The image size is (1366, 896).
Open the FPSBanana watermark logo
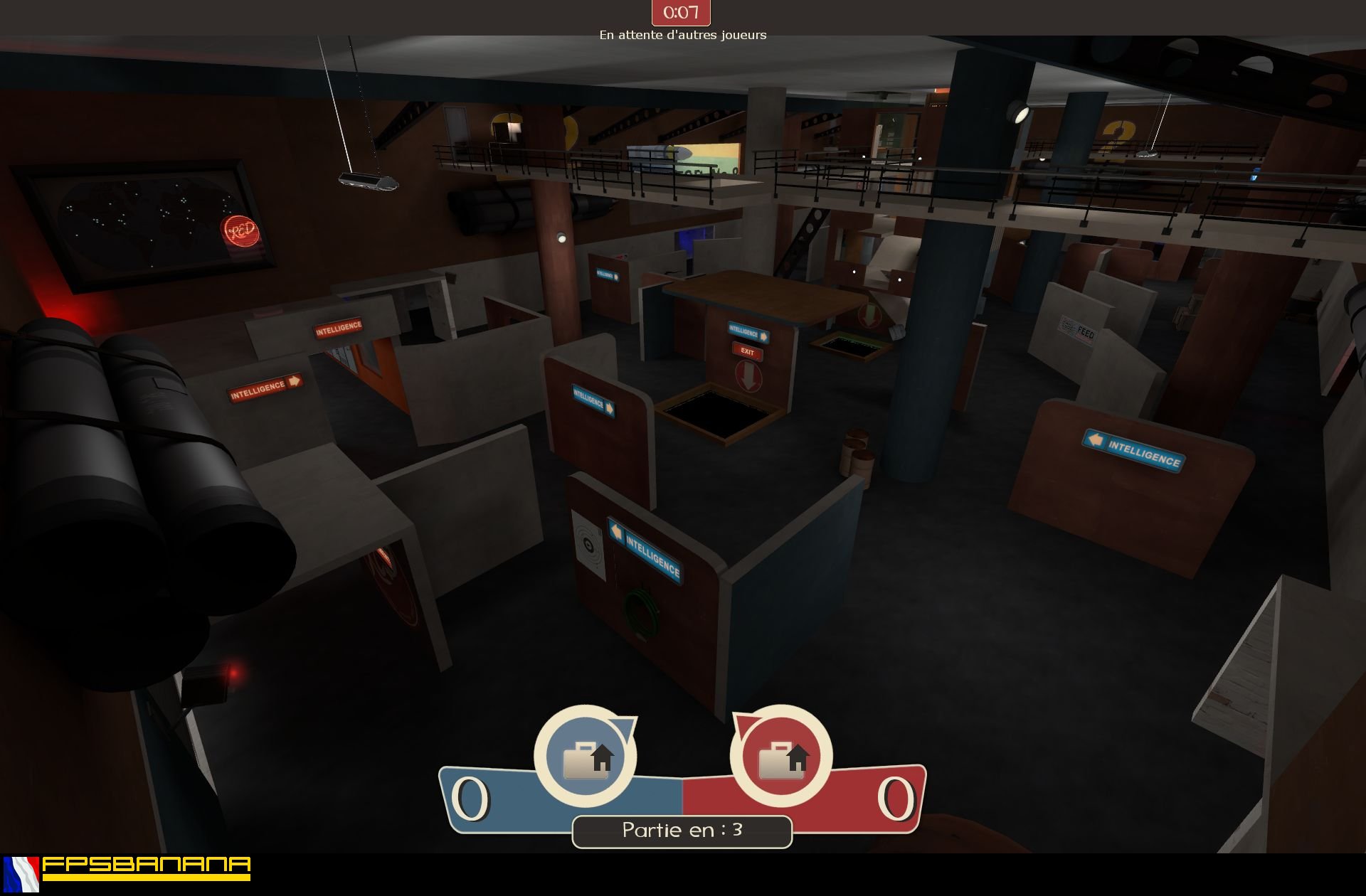[146, 868]
